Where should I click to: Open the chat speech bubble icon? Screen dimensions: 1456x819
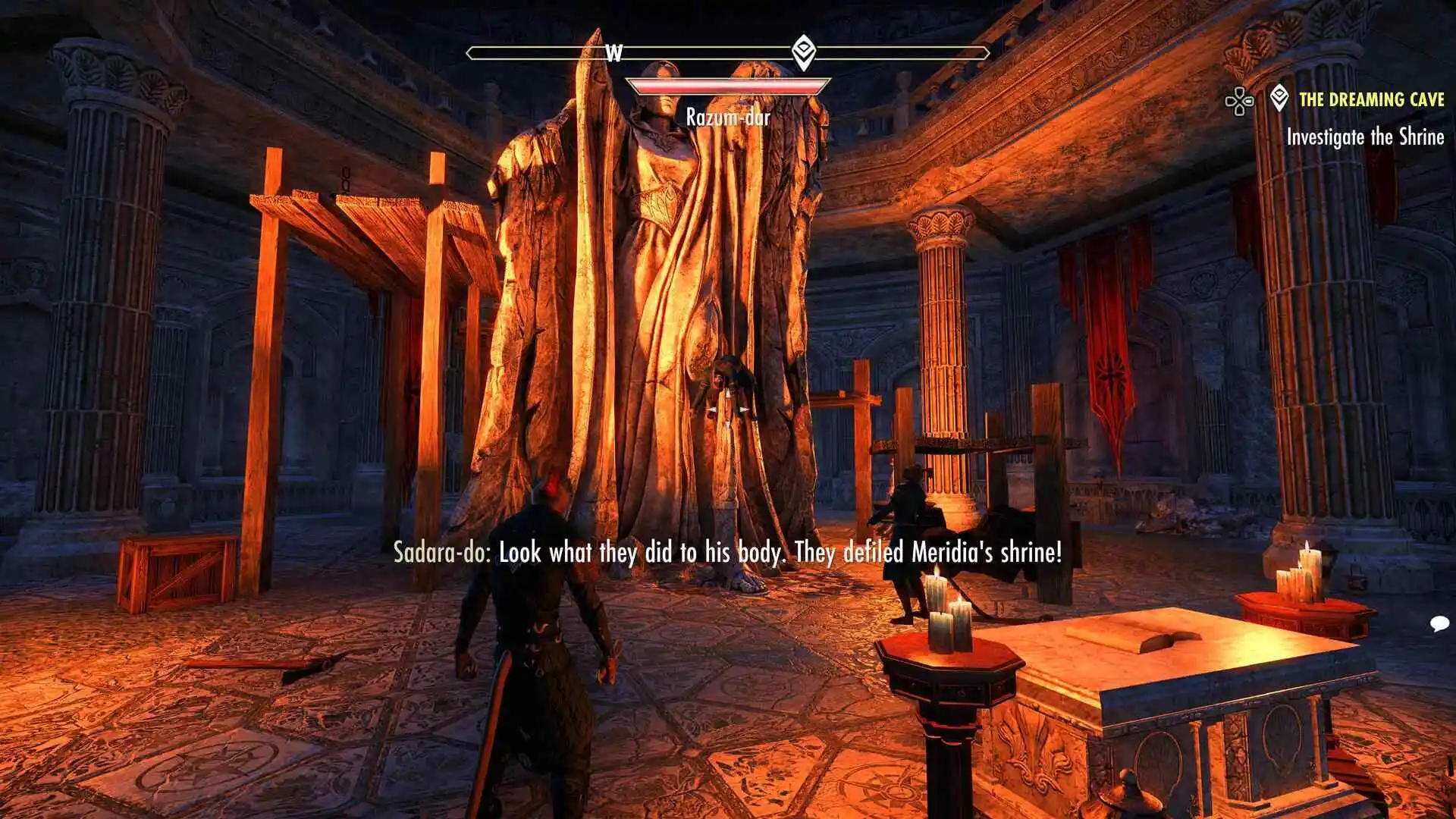[1439, 623]
